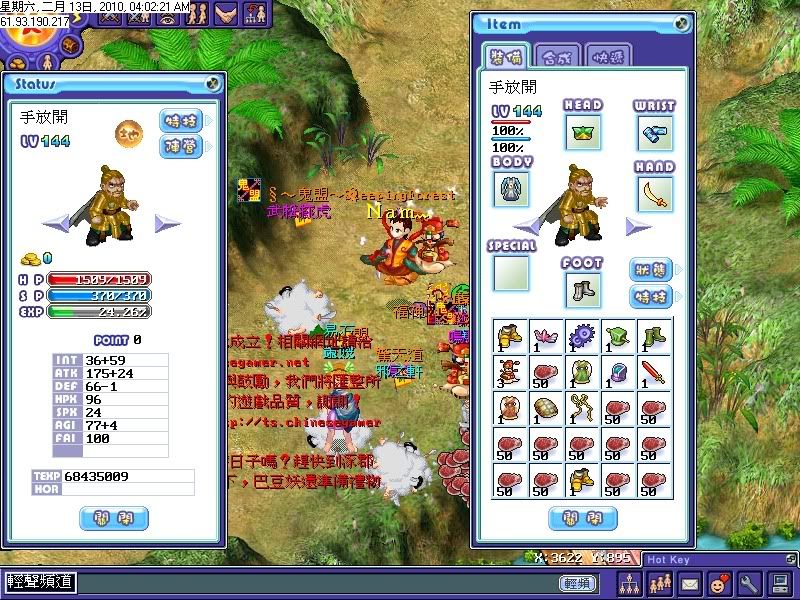The height and width of the screenshot is (600, 800).
Task: Open the 陣營 camp button in Status
Action: pos(180,146)
